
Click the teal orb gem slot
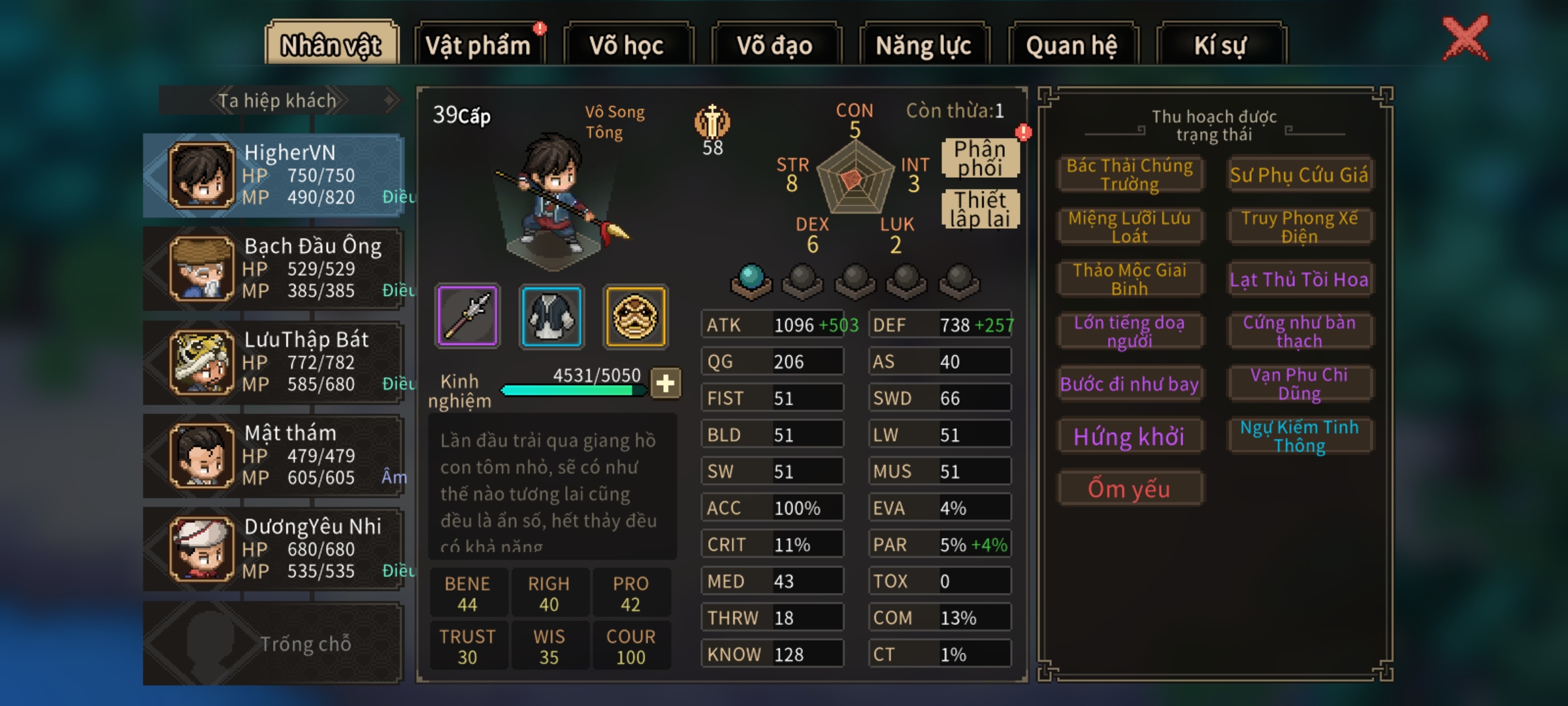pos(751,280)
